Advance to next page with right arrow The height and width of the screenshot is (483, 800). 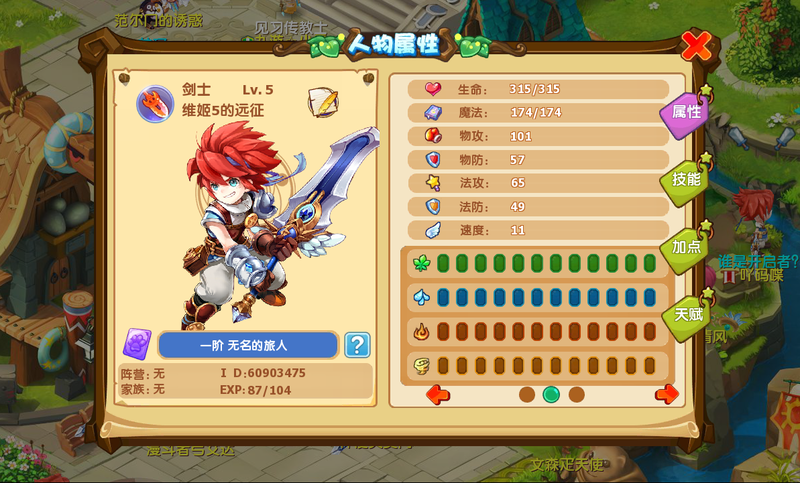(667, 394)
